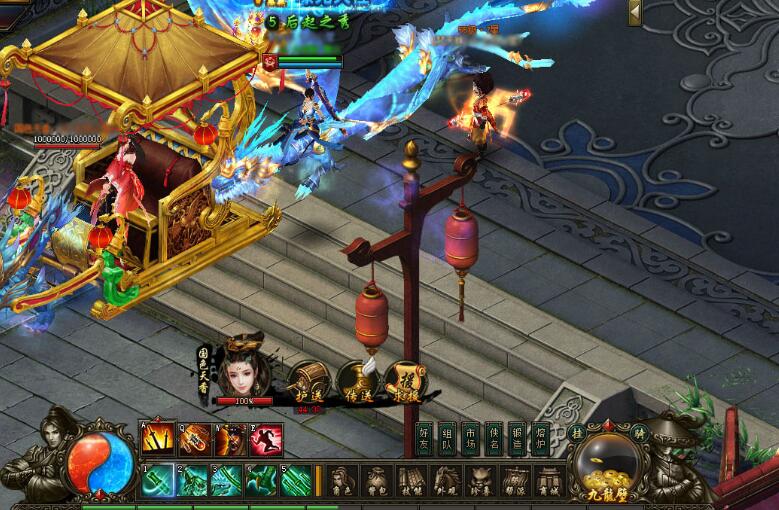Open the 侠名 panel
Viewport: 779px width, 510px height.
(493, 439)
